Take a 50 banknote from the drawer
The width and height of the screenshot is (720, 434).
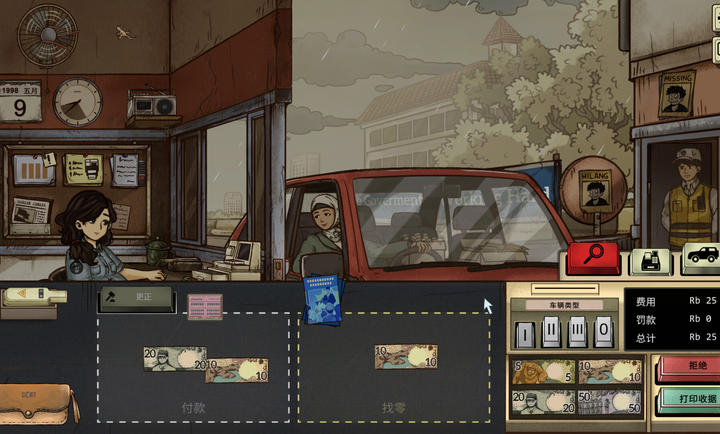tap(609, 403)
